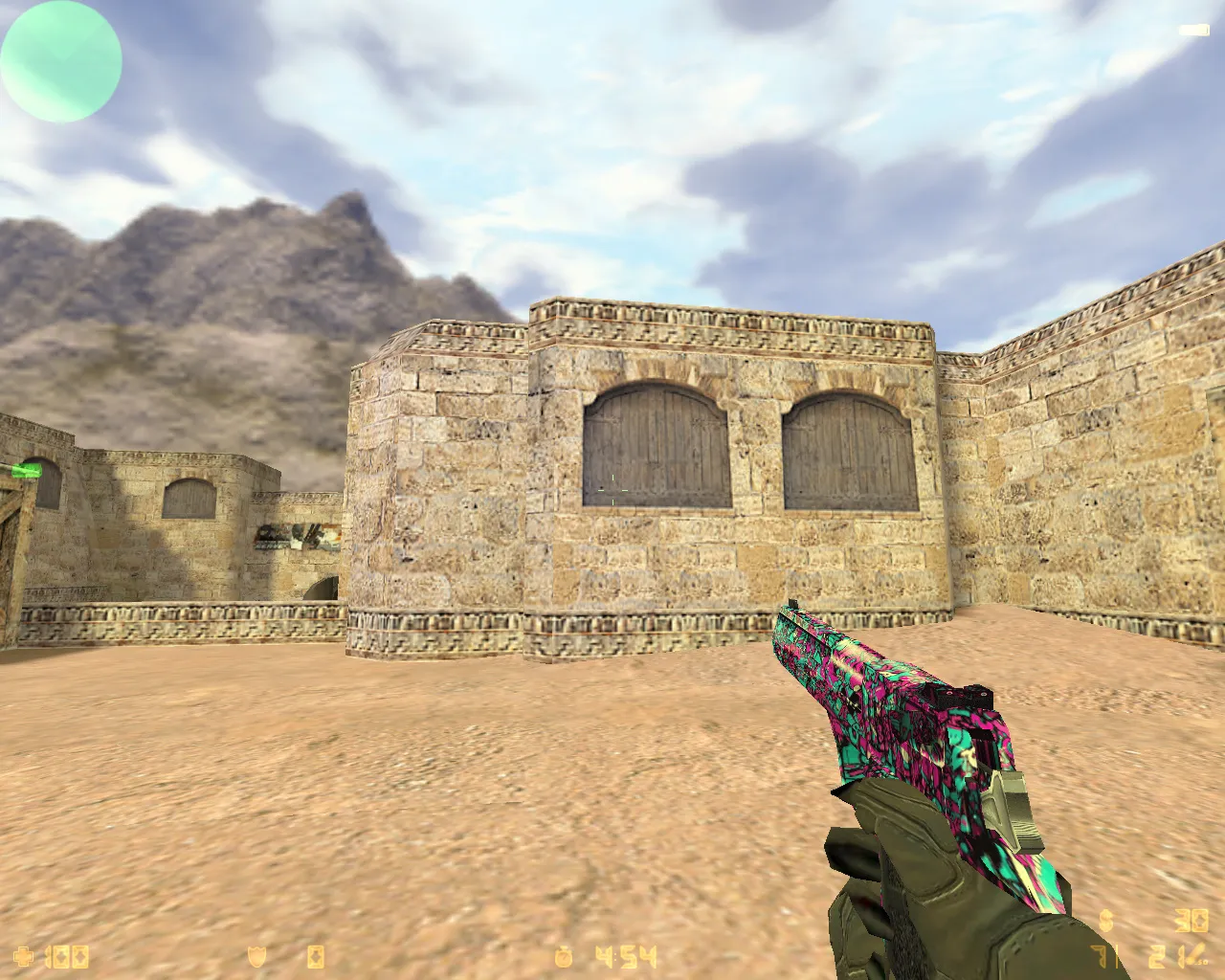1225x980 pixels.
Task: Click the dollar sign money icon
Action: click(x=1105, y=921)
